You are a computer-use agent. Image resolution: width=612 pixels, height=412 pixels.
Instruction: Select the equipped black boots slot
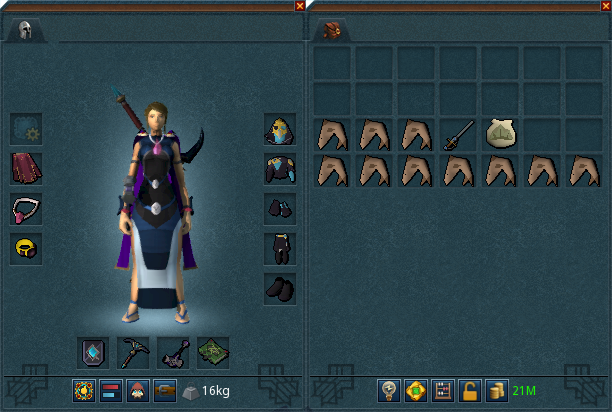(x=279, y=289)
